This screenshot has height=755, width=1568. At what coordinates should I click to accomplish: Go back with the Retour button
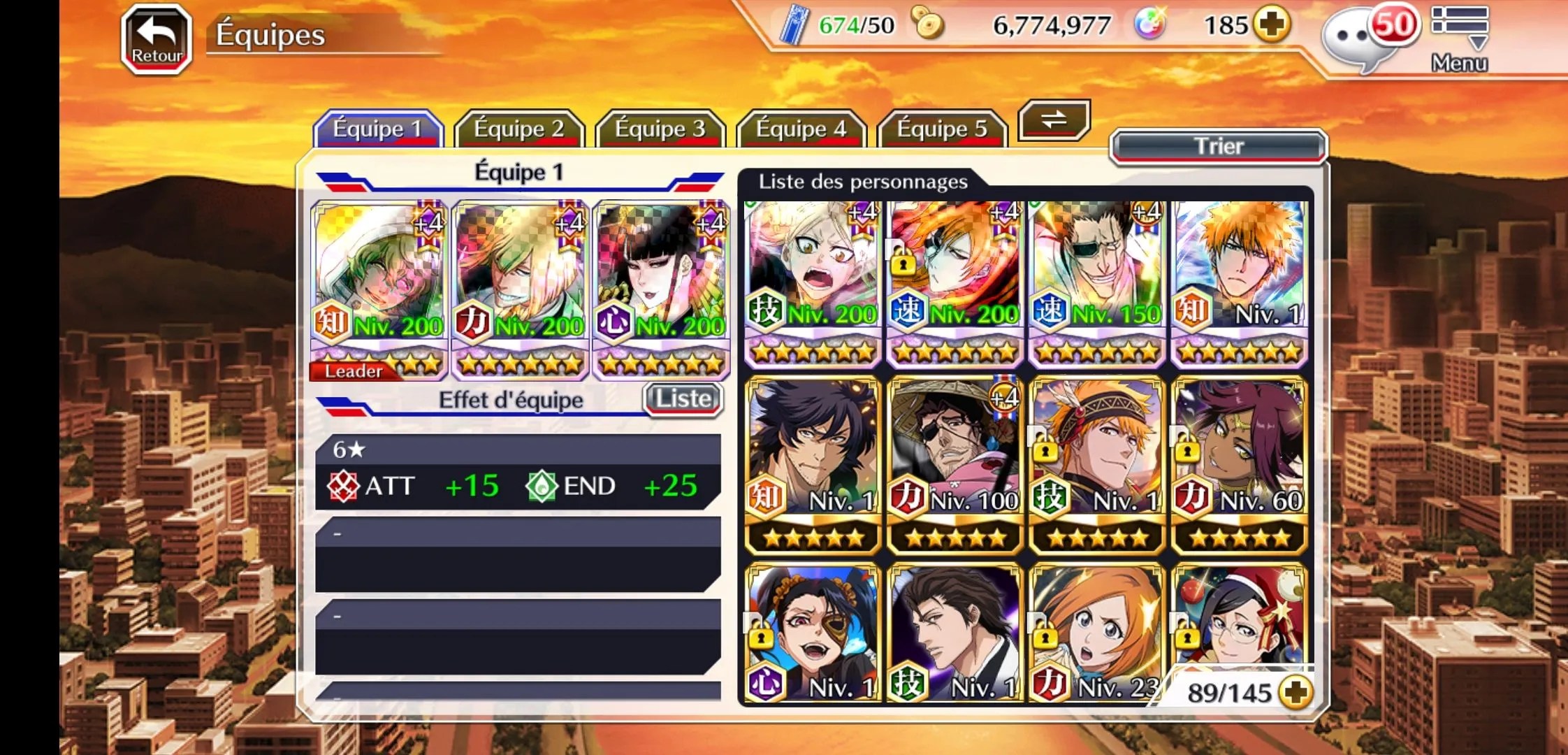click(x=157, y=39)
